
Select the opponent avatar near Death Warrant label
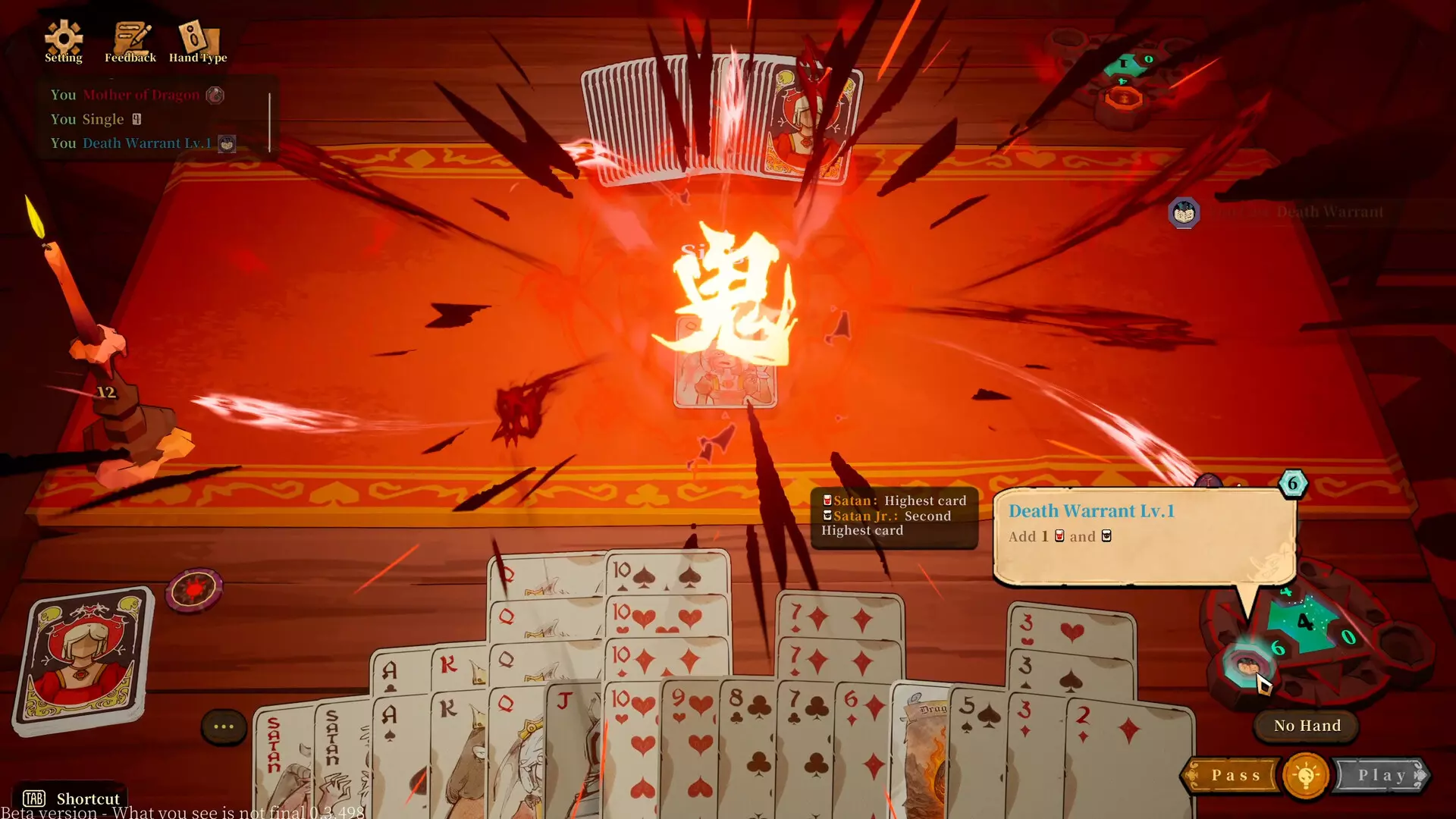point(1183,213)
